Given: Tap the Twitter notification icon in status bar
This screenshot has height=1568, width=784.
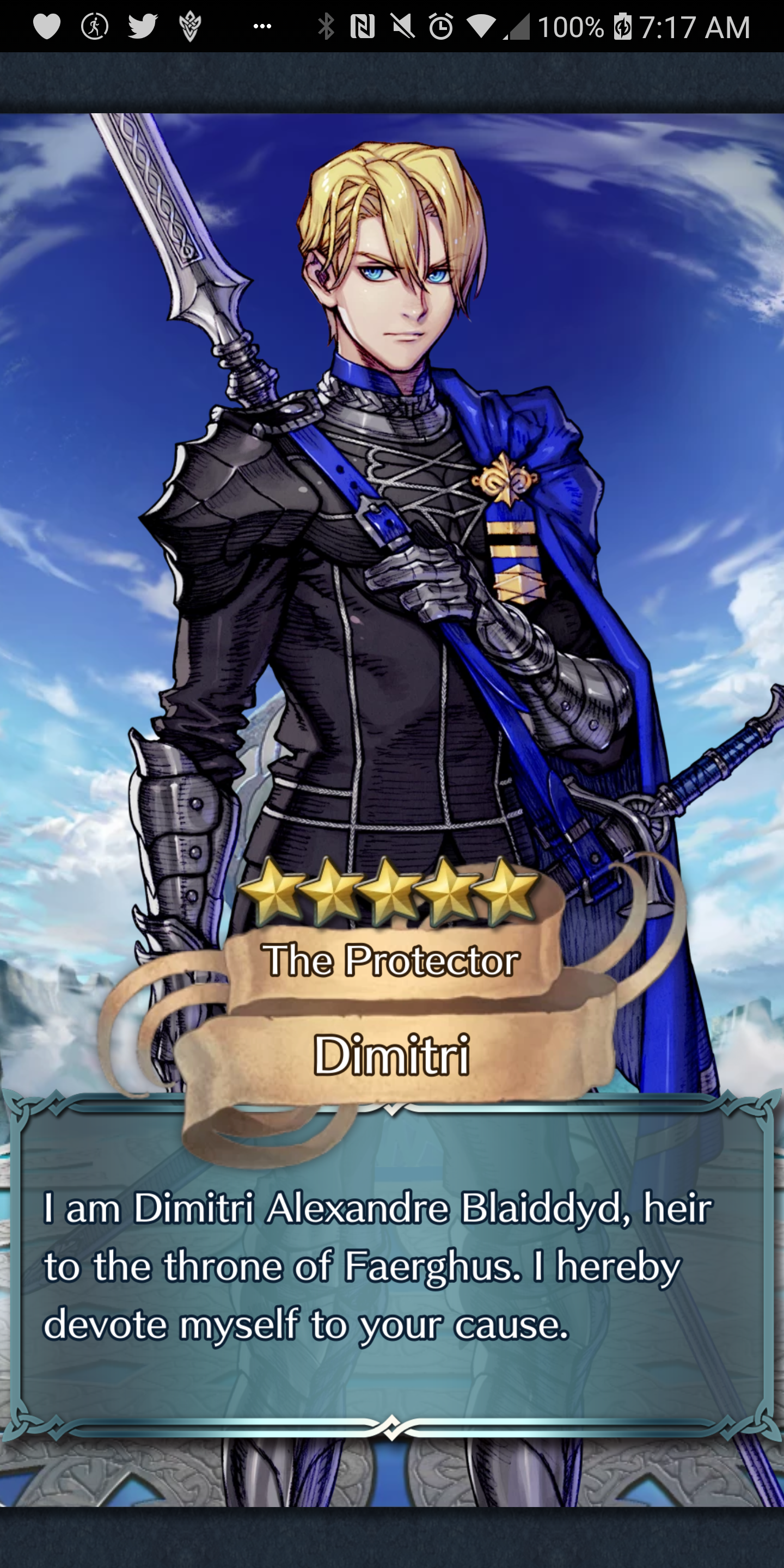Looking at the screenshot, I should [x=143, y=26].
